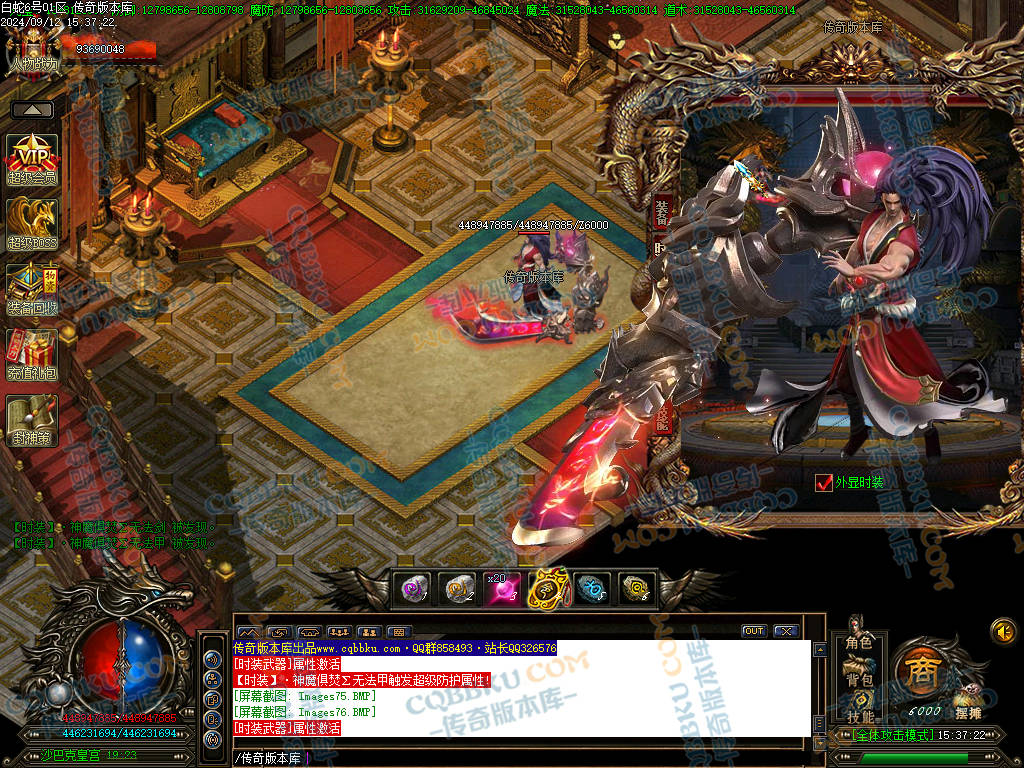Open the 技能 skills panel
The image size is (1024, 768).
point(859,716)
